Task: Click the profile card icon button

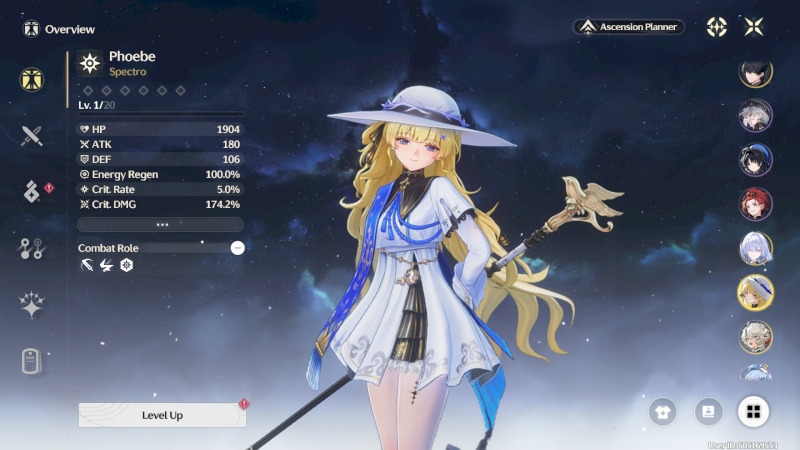Action: click(707, 410)
